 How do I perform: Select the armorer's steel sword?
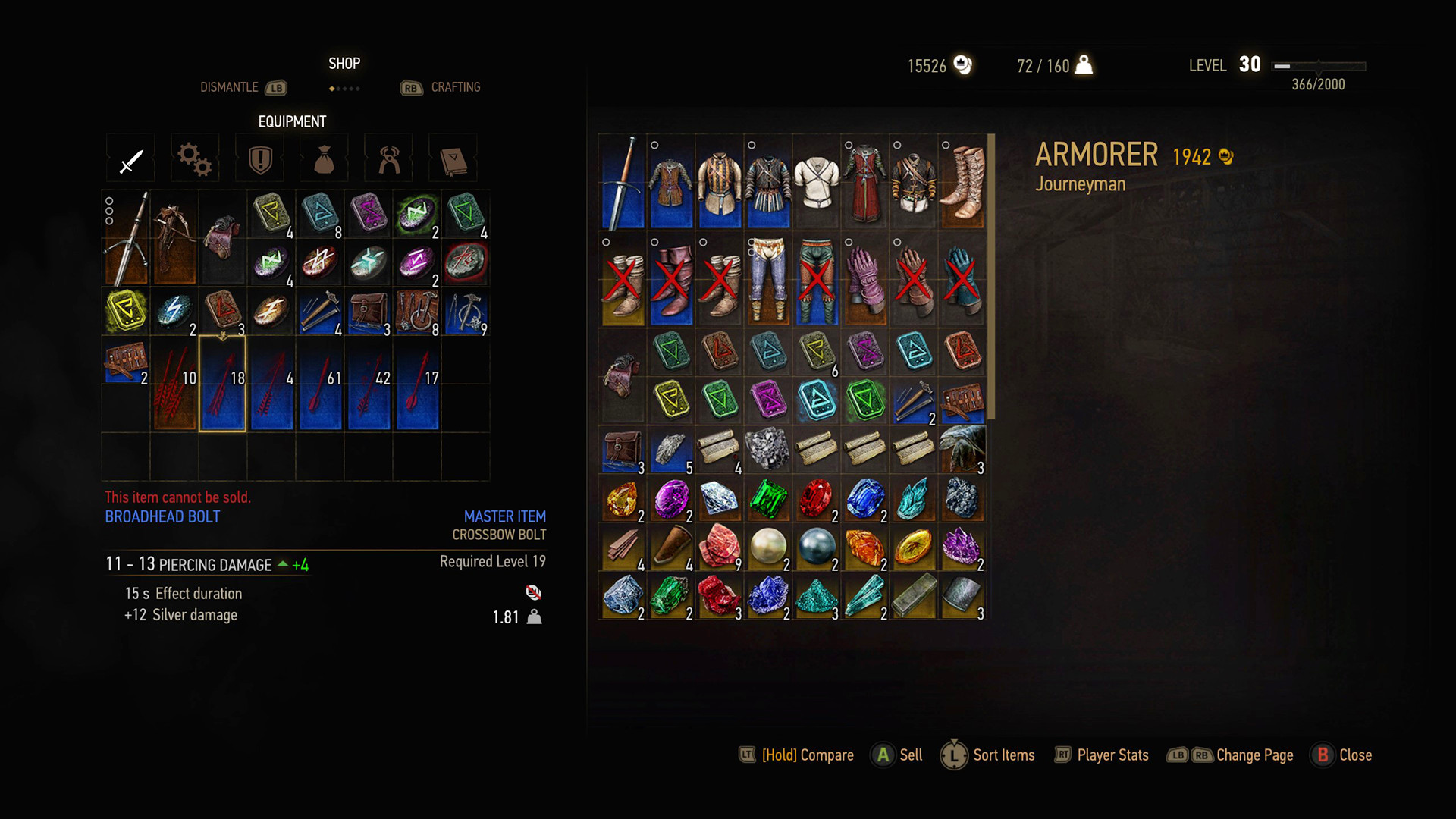(x=623, y=182)
